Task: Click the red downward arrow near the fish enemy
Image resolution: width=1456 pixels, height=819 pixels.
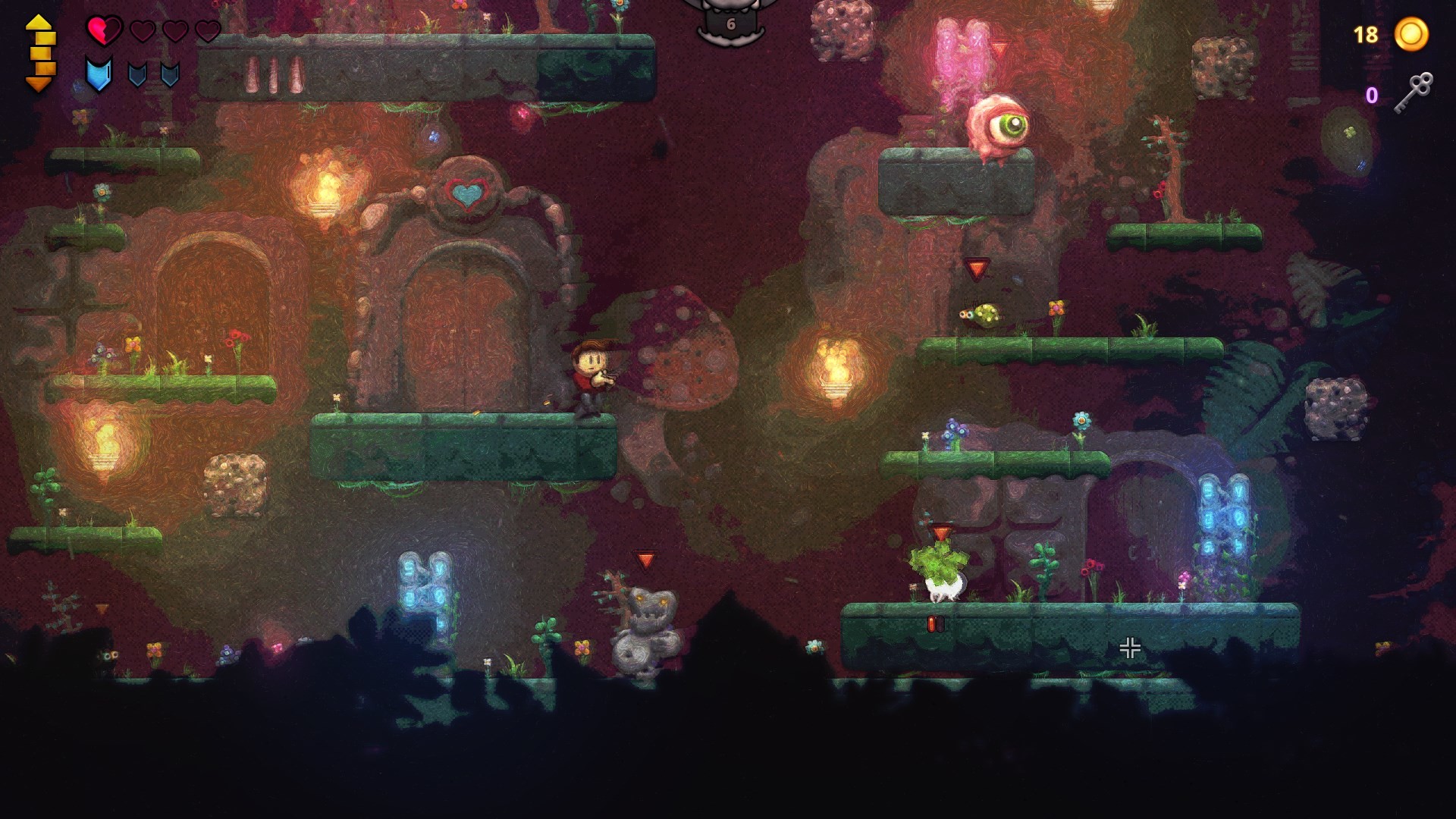Action: (976, 267)
